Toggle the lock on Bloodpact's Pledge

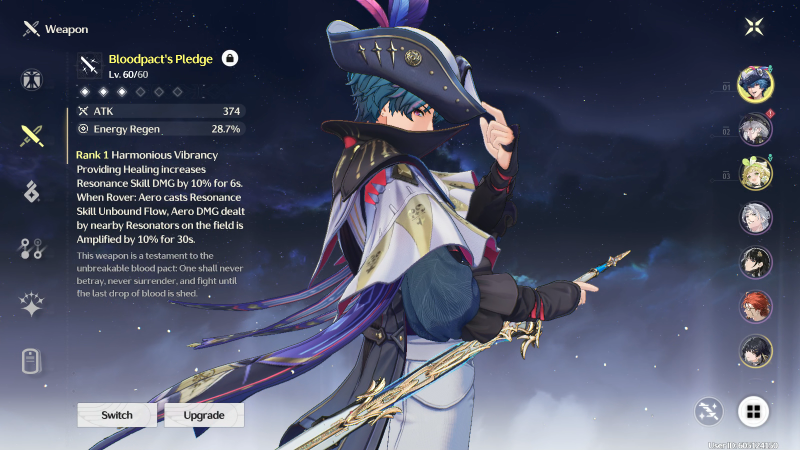pyautogui.click(x=230, y=59)
